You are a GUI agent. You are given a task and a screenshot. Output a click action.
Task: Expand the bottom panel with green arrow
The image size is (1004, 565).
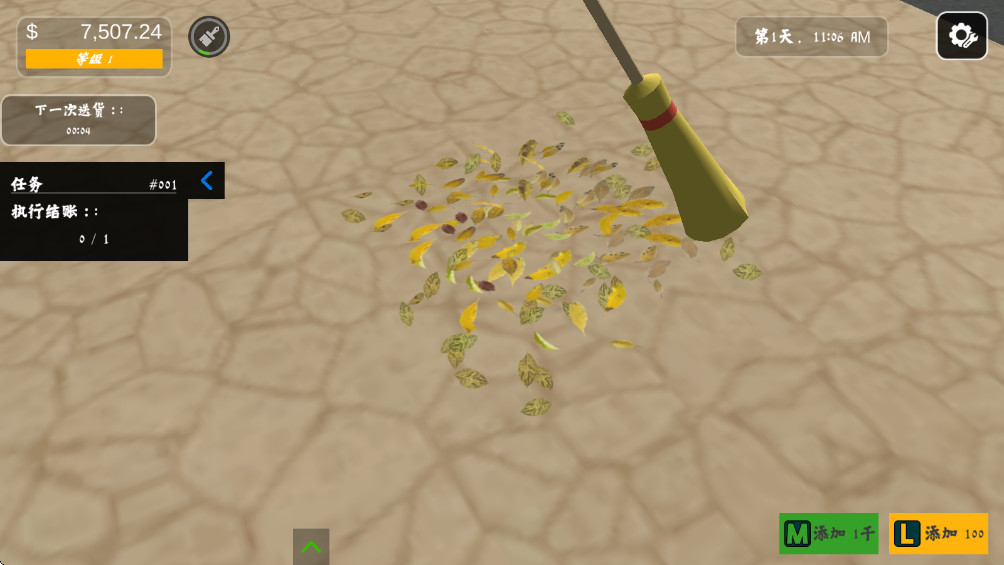click(311, 547)
